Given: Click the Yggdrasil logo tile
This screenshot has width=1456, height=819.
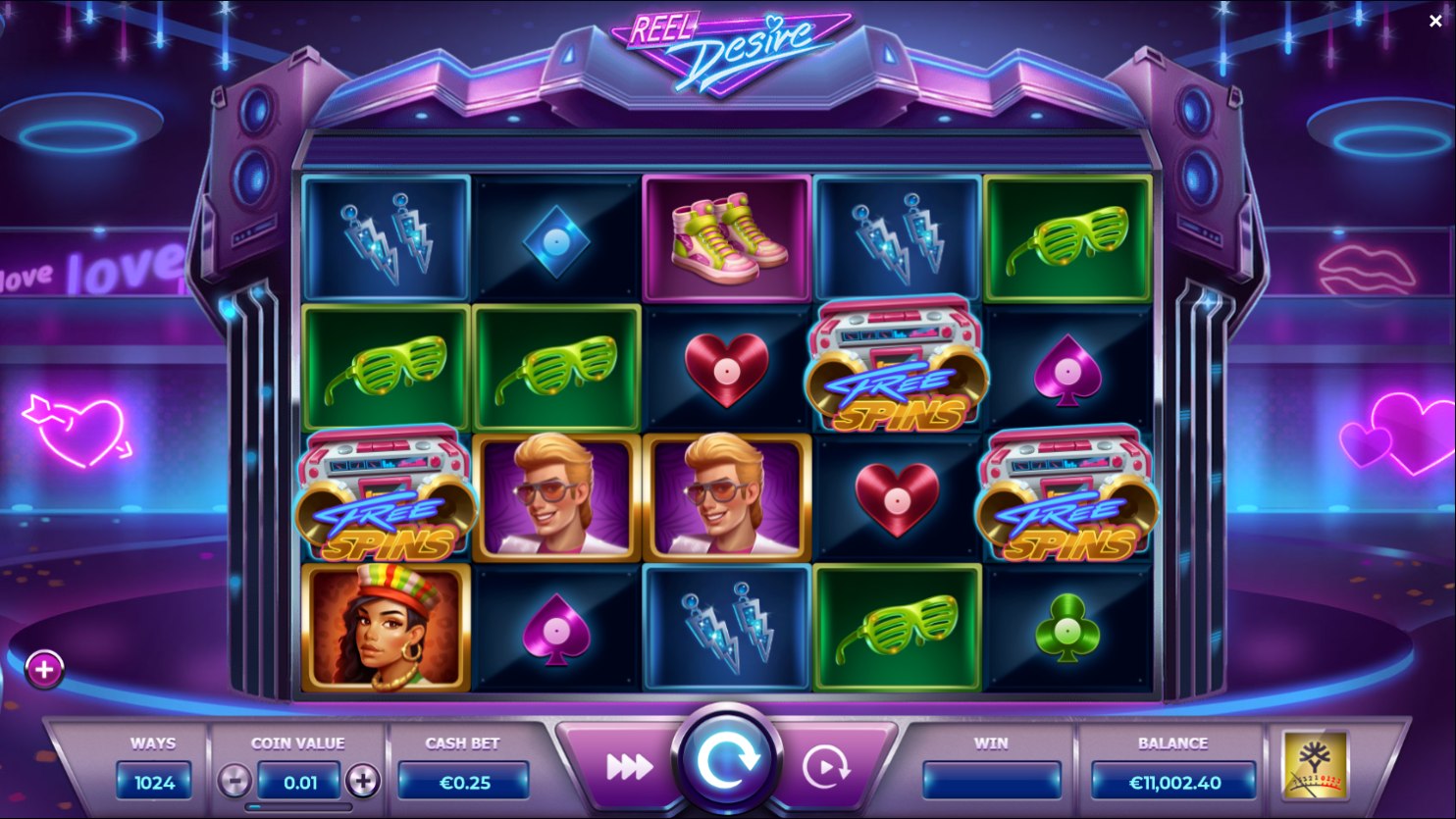Looking at the screenshot, I should pos(1315,766).
